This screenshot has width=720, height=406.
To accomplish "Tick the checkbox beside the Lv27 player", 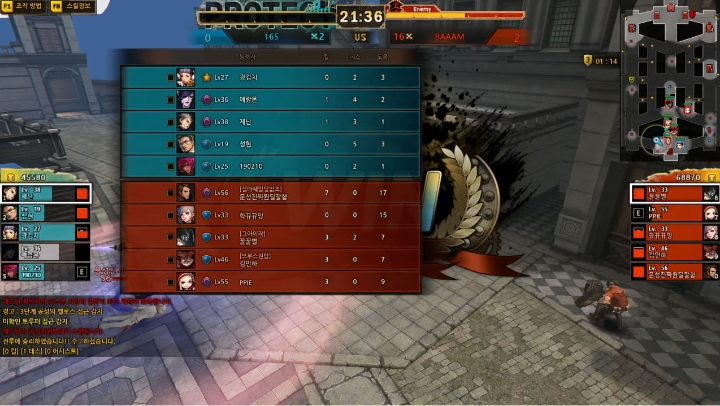I will (171, 77).
